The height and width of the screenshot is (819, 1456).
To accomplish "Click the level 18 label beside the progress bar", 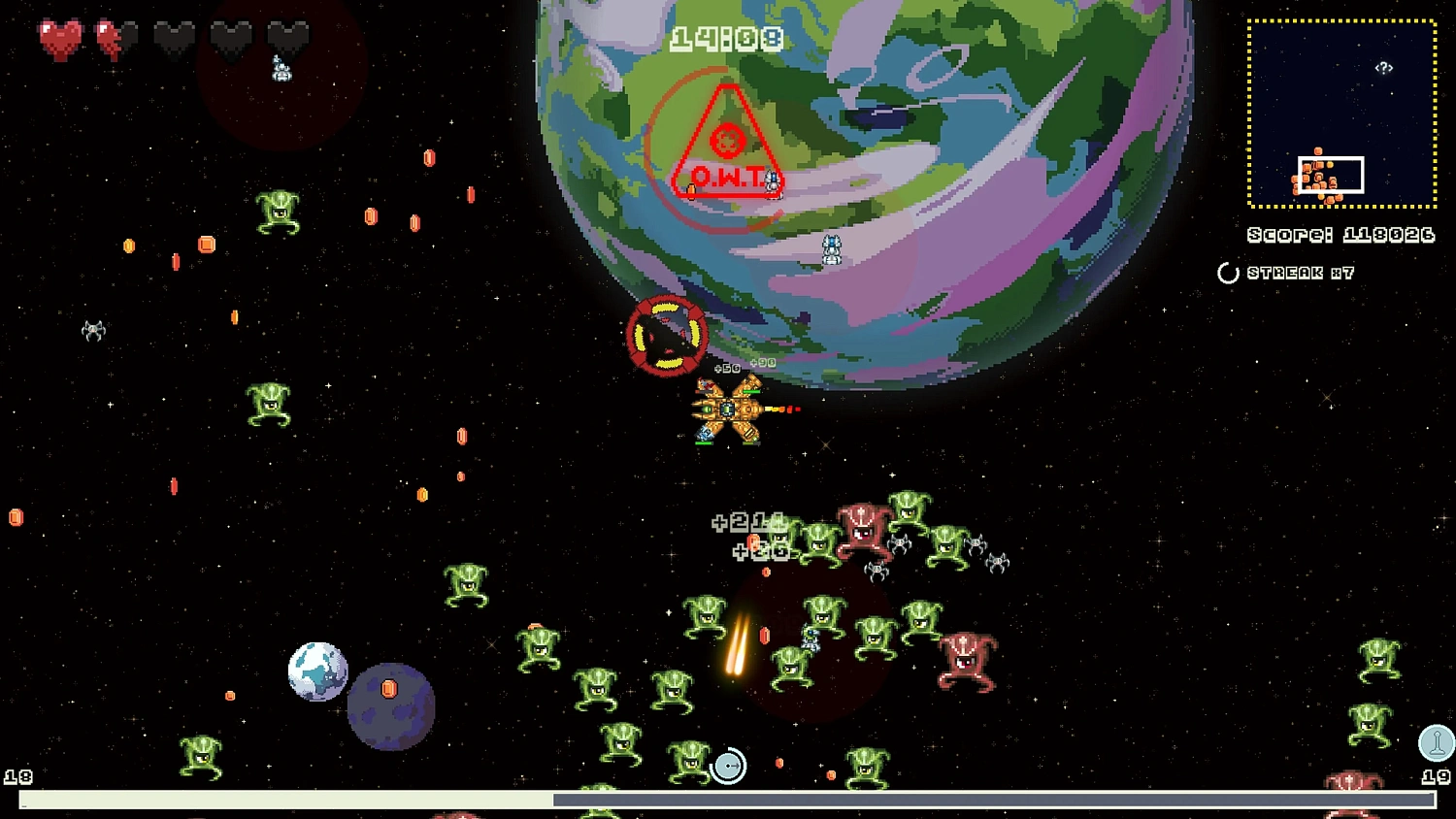I will click(20, 776).
